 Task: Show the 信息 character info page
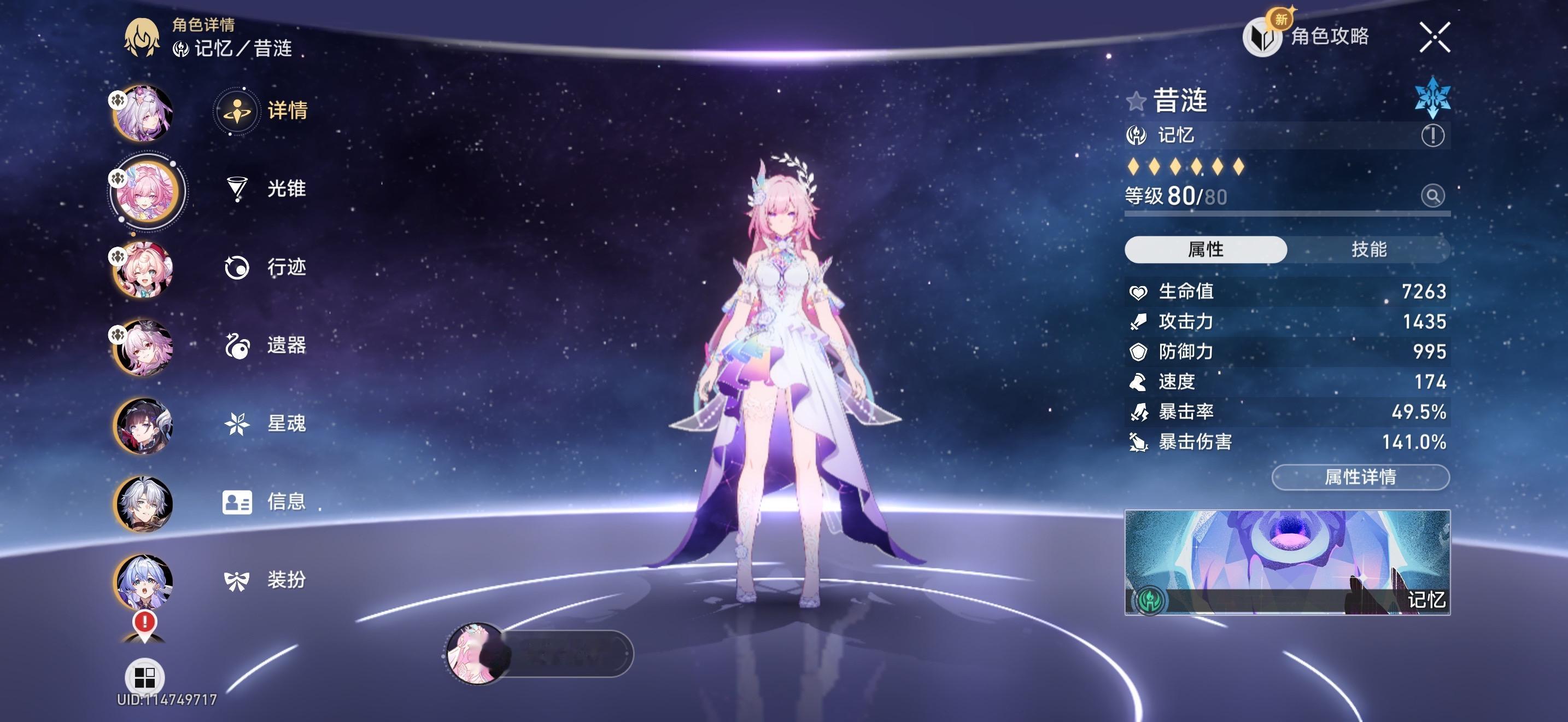(x=265, y=502)
